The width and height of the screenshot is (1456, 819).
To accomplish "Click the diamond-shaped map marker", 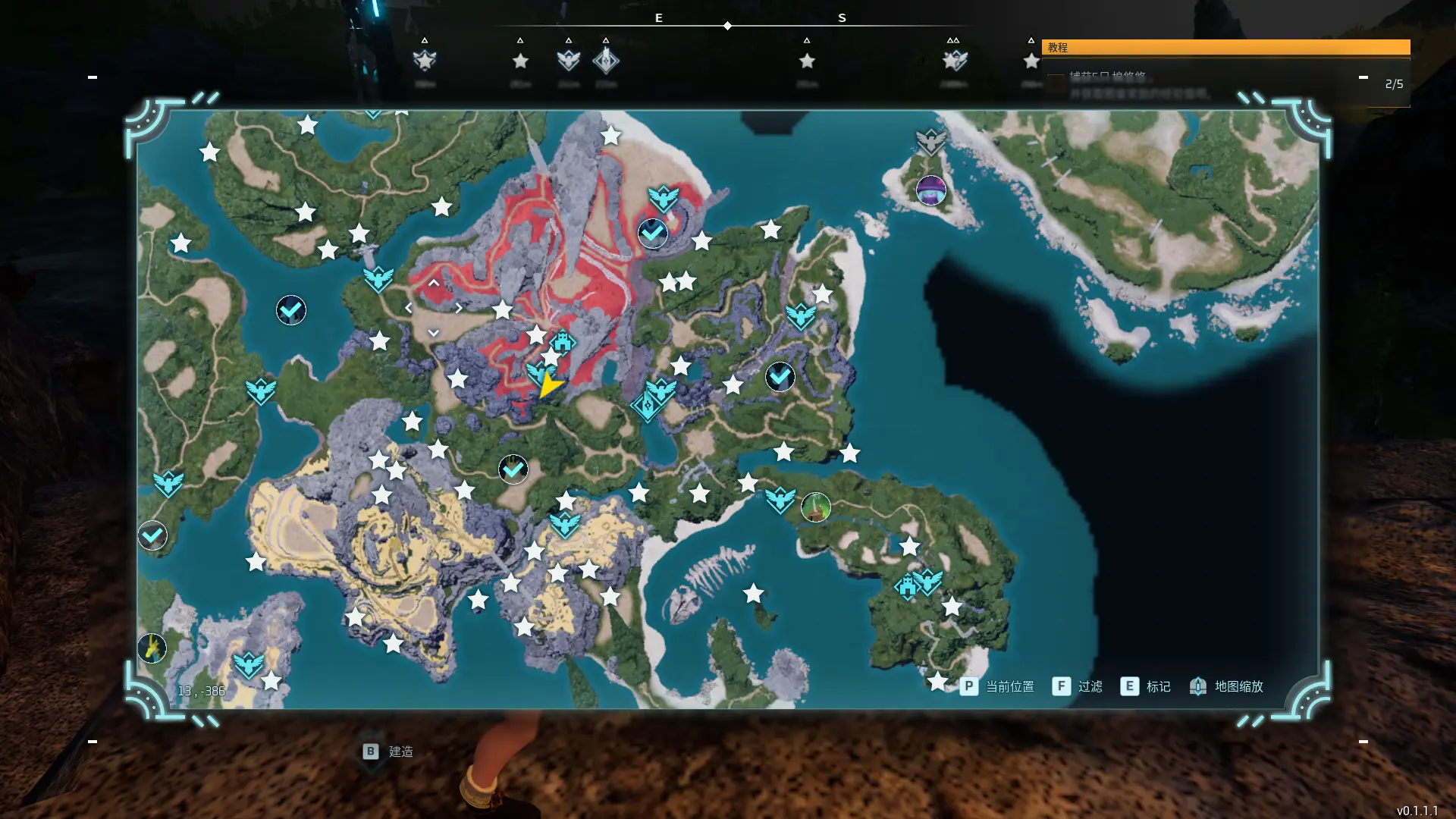I will [647, 407].
